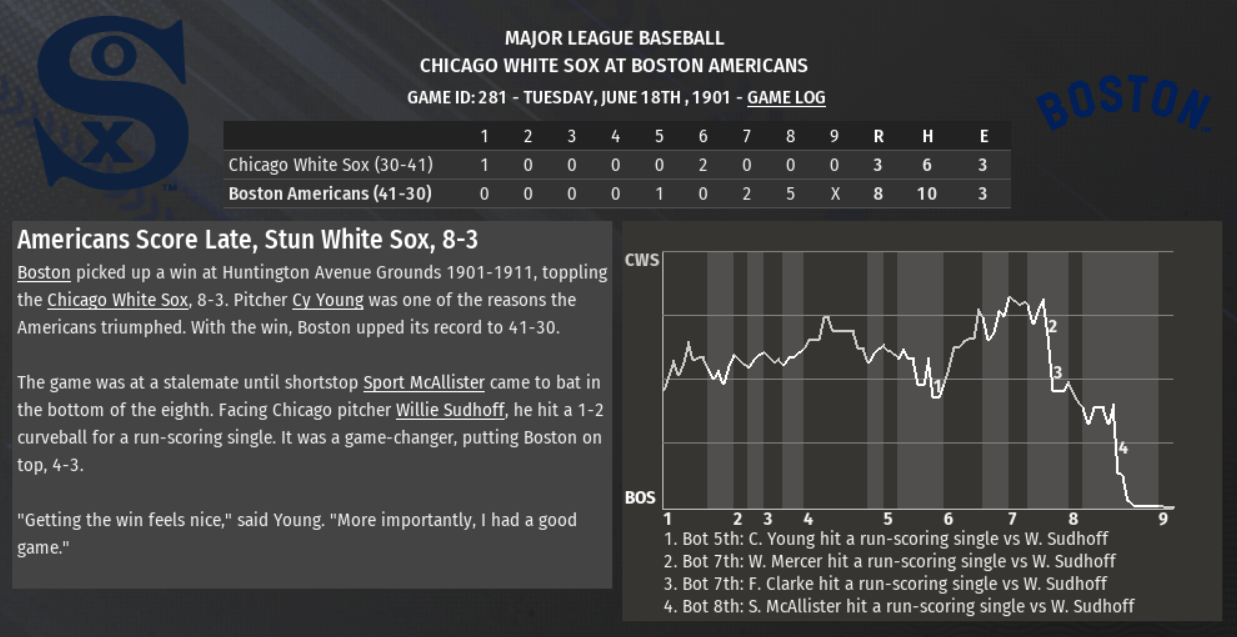The image size is (1237, 637).
Task: Follow the Chicago White Sox recap link
Action: click(x=117, y=300)
